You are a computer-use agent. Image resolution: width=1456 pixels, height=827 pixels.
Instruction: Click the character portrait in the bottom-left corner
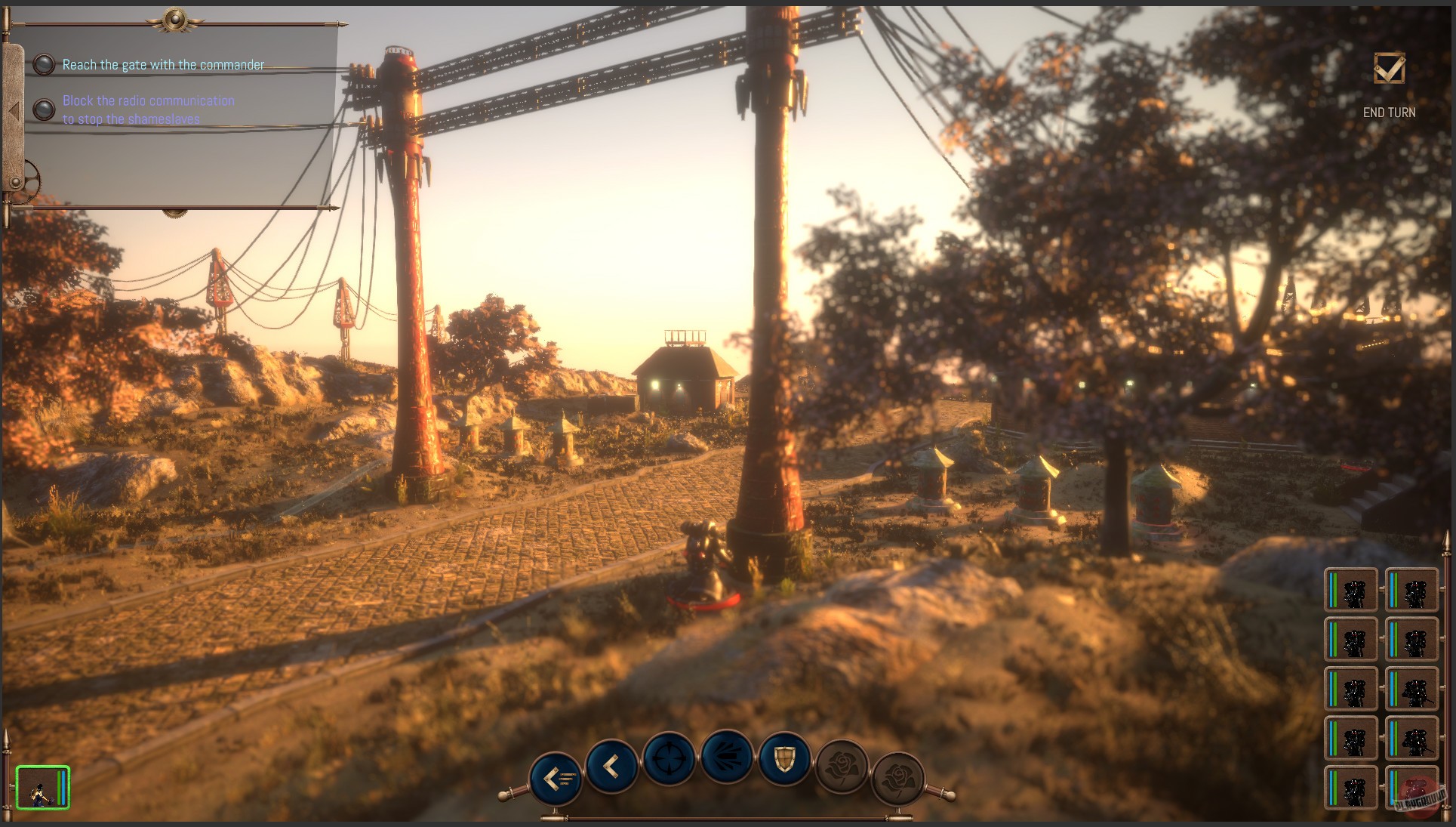tap(42, 788)
